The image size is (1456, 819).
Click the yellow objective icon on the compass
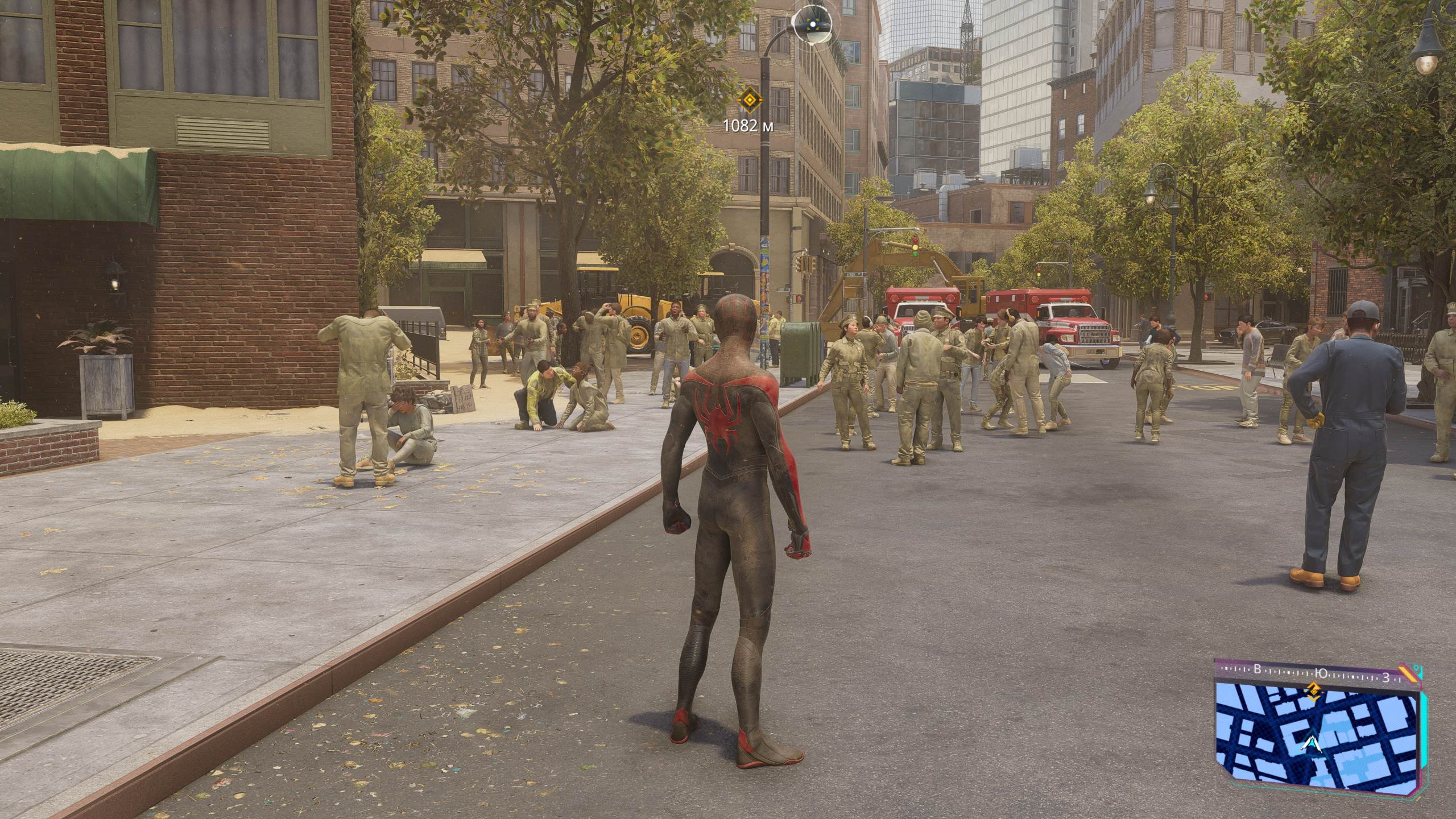coord(1314,690)
